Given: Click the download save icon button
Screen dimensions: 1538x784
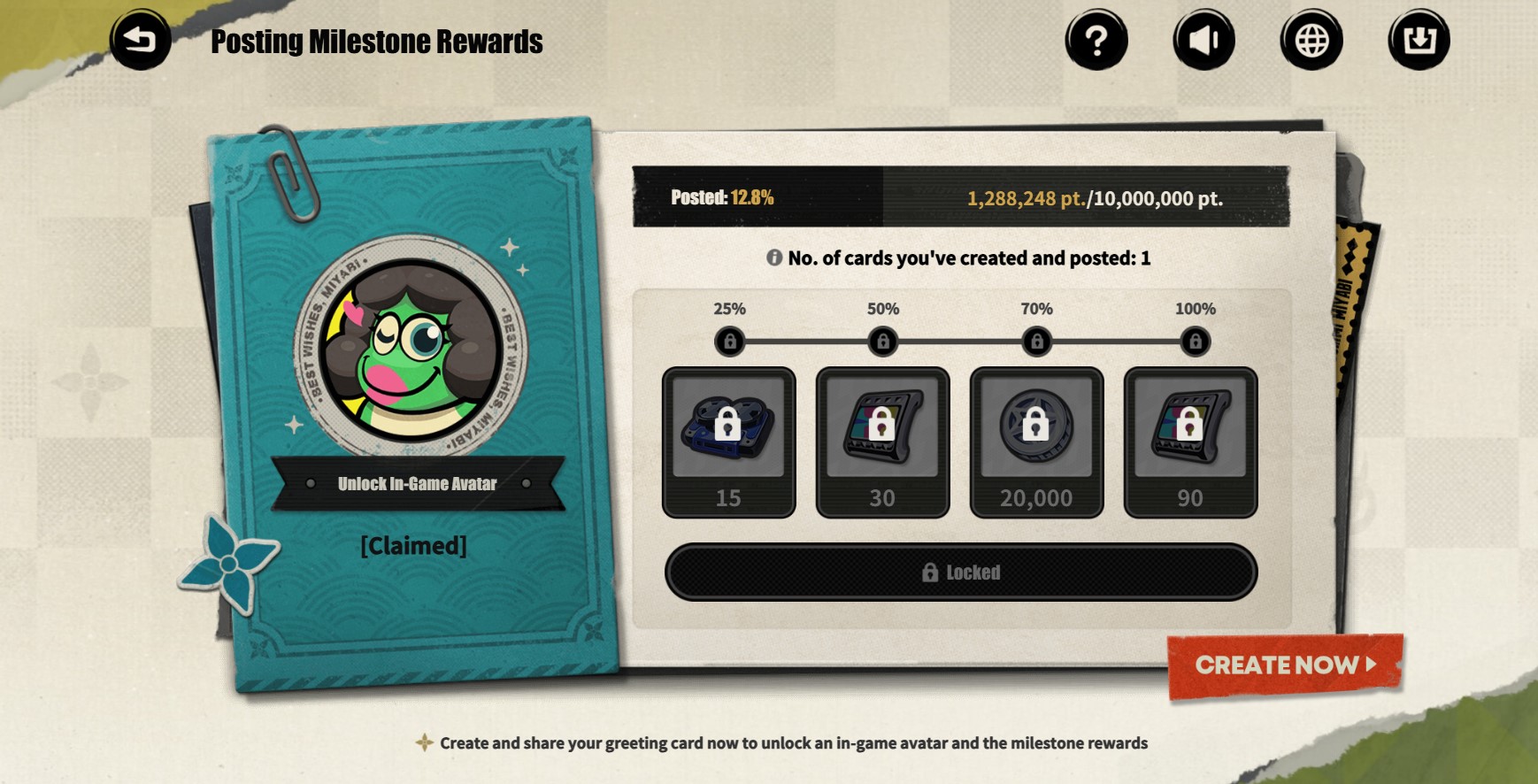Looking at the screenshot, I should (x=1419, y=40).
